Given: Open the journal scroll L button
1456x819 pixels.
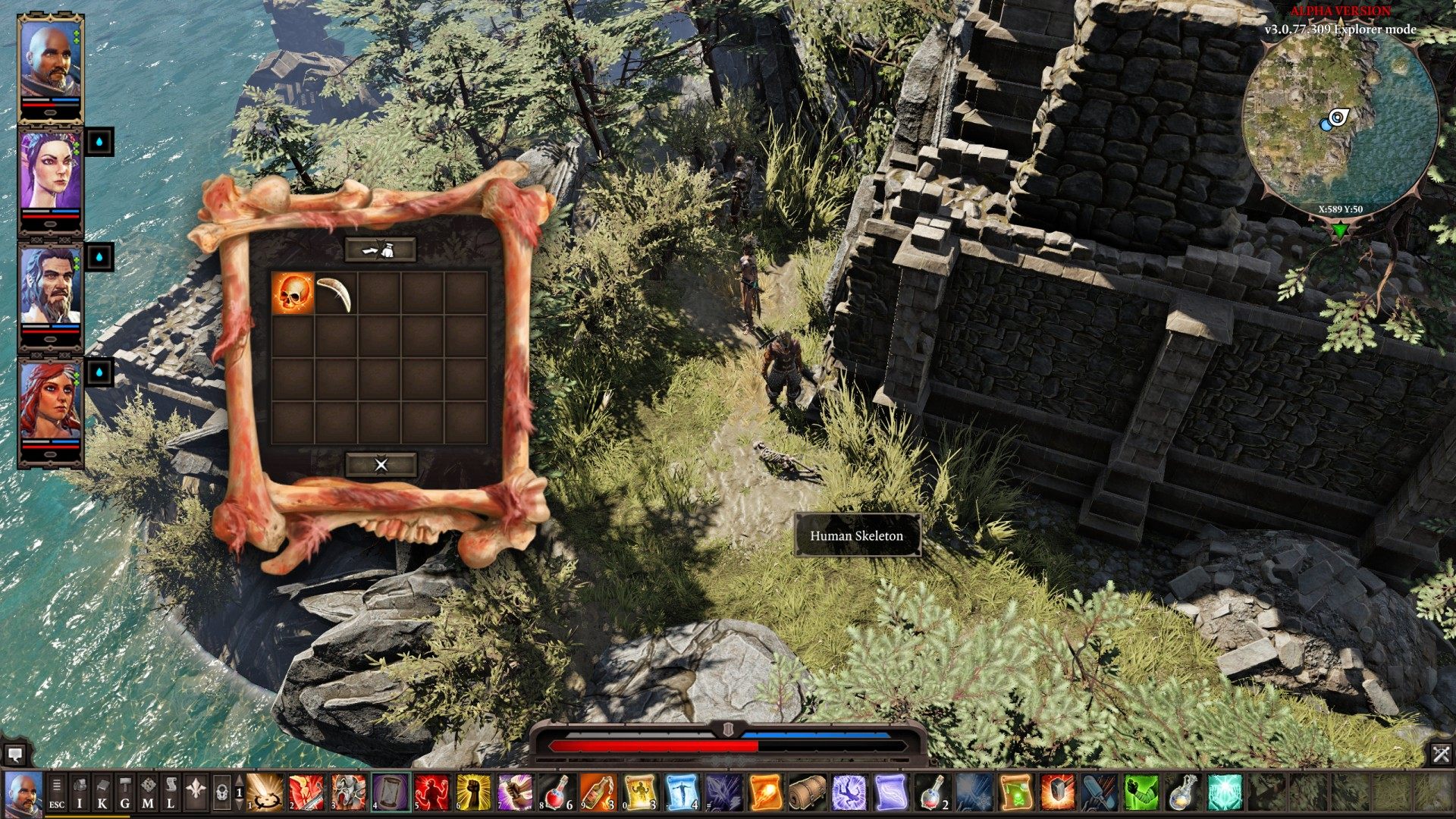Looking at the screenshot, I should (171, 792).
